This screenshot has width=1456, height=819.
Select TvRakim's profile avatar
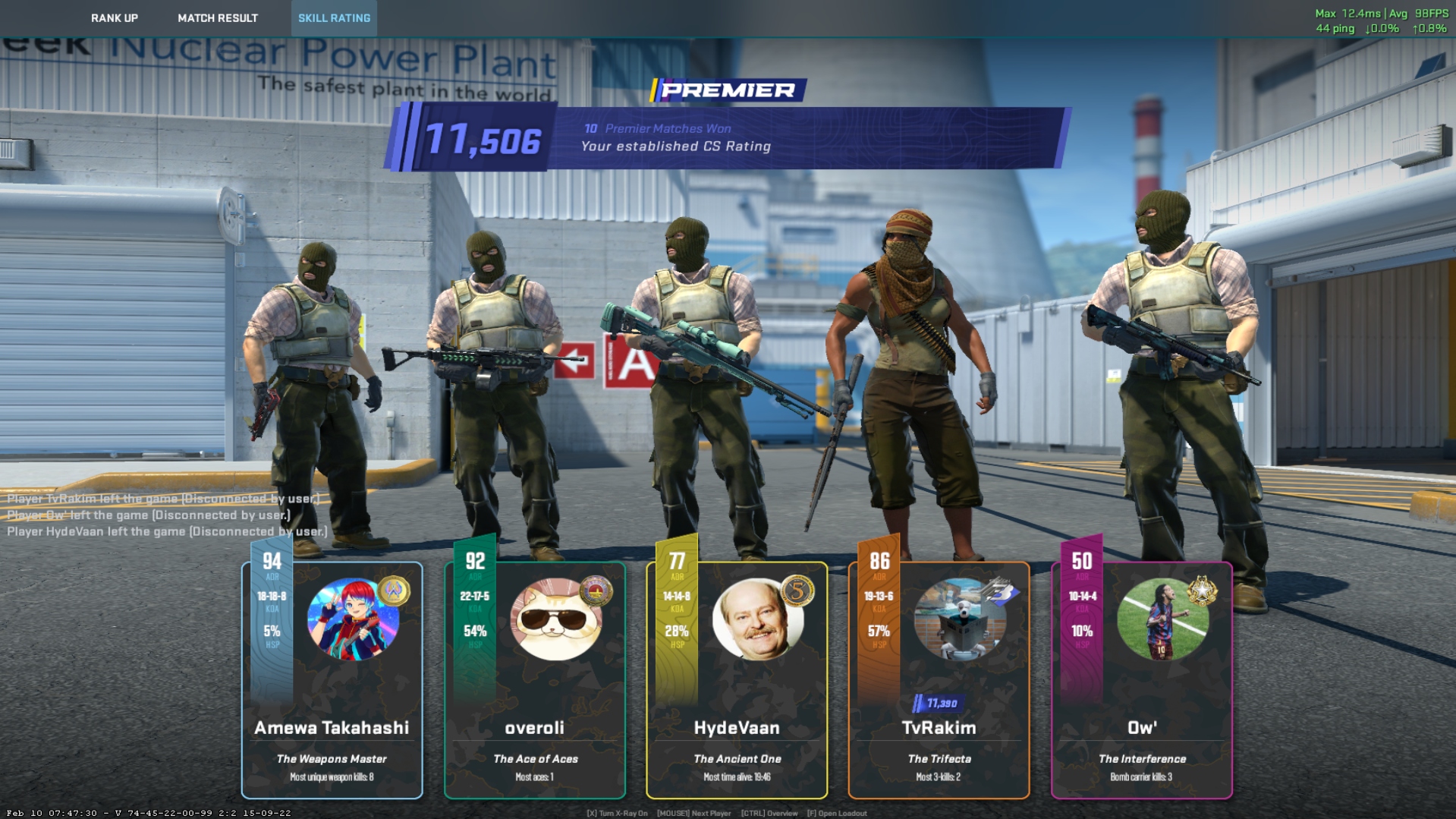(960, 619)
